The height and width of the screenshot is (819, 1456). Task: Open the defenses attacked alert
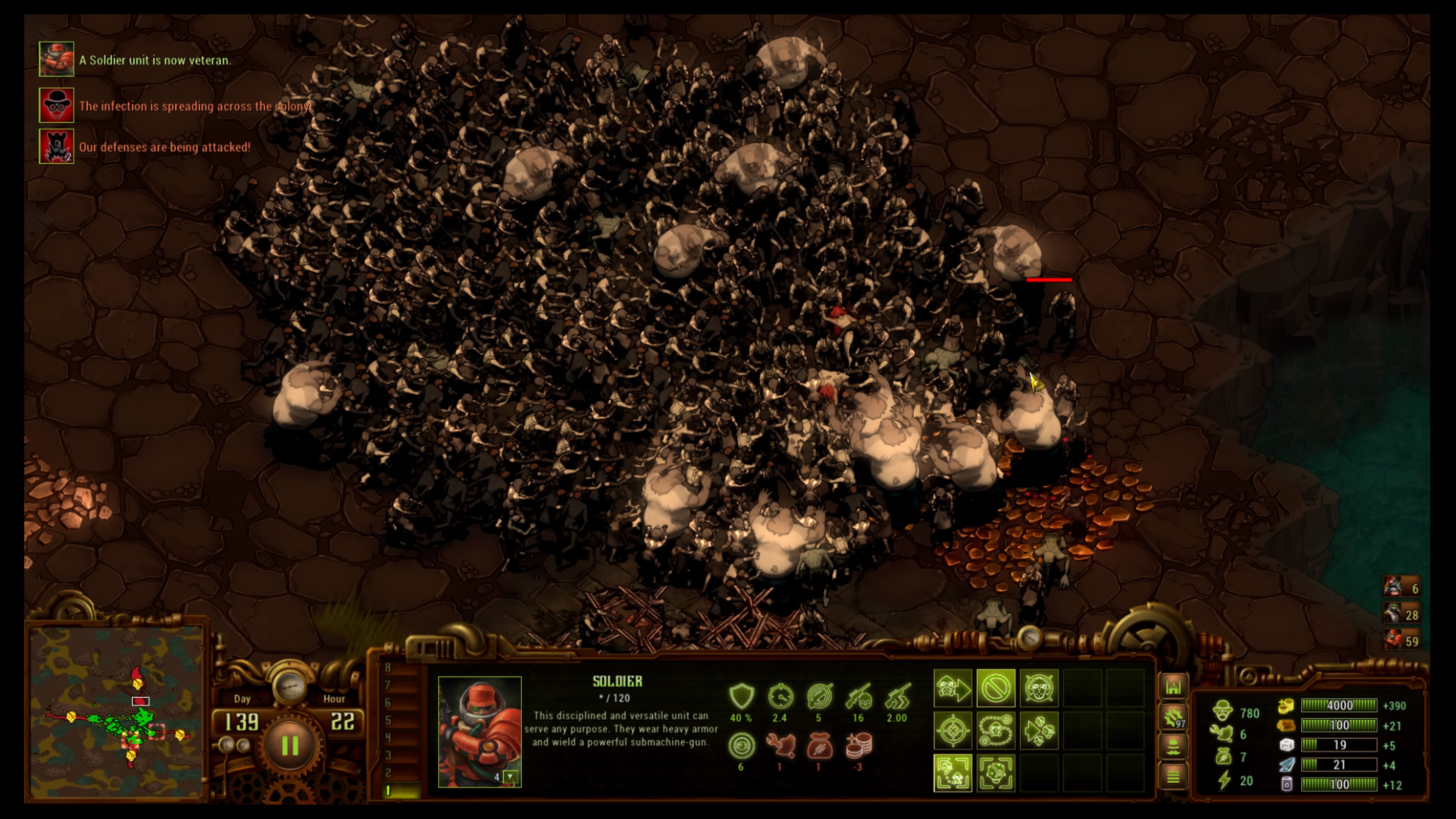click(56, 146)
